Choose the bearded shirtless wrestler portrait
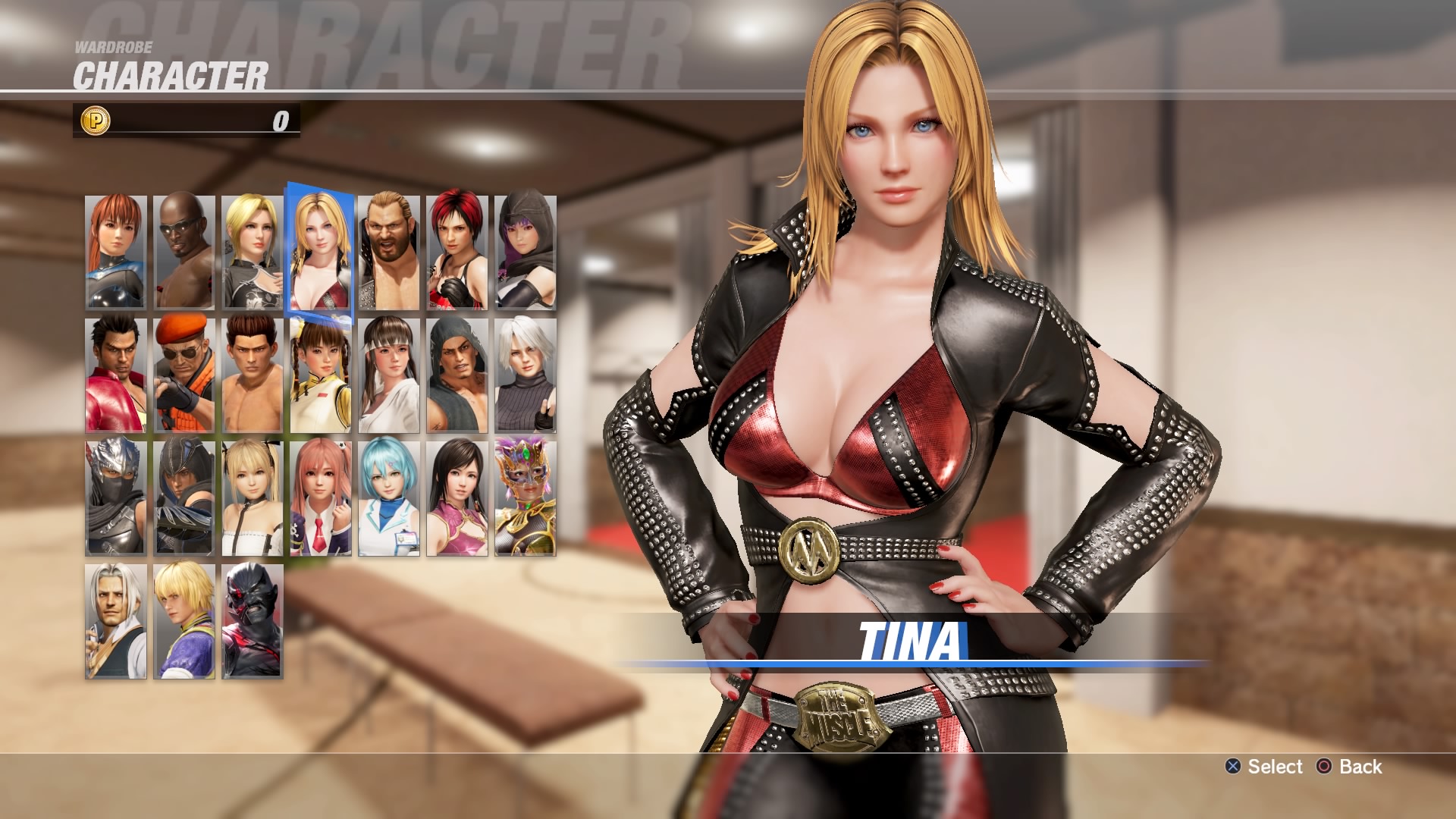Viewport: 1456px width, 819px height. pos(389,253)
